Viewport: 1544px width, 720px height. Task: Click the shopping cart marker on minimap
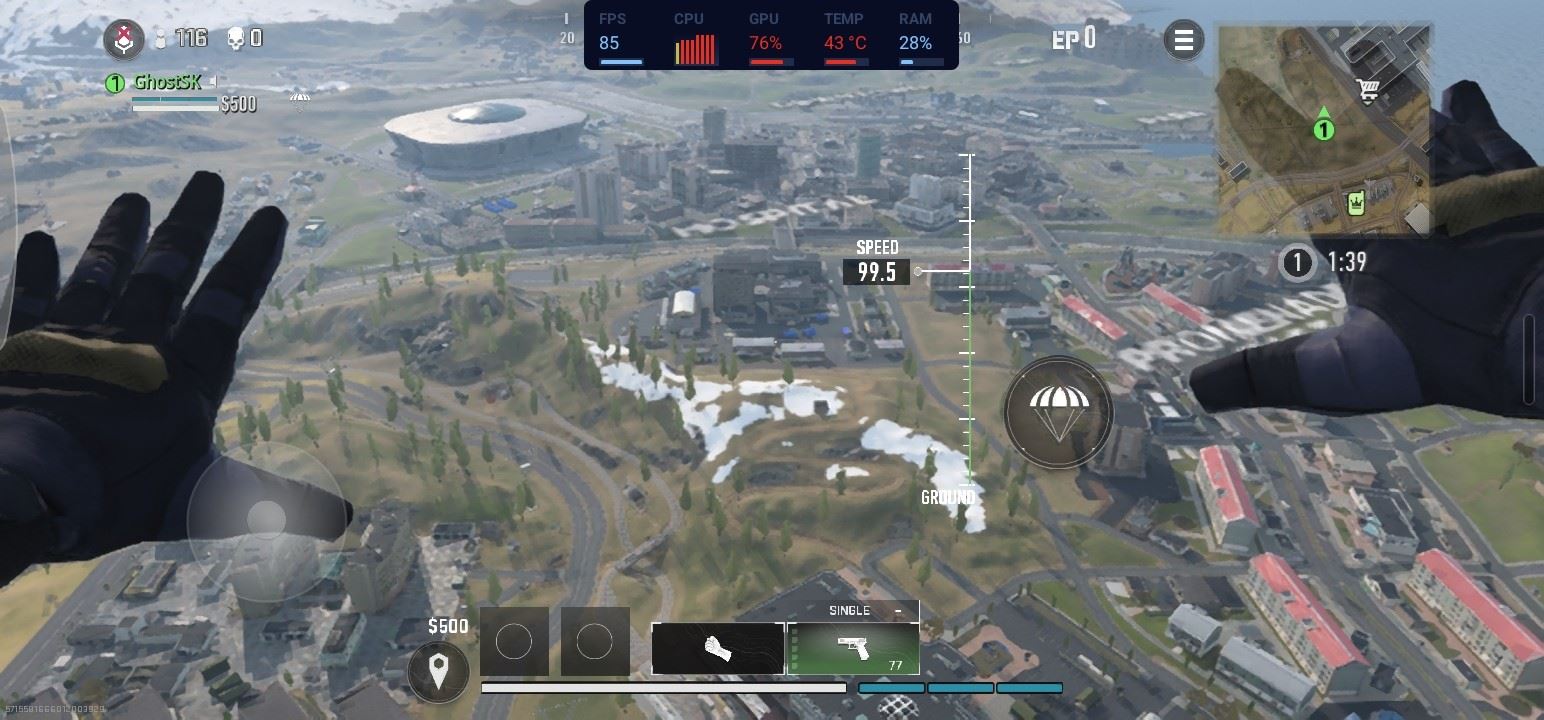[1369, 91]
